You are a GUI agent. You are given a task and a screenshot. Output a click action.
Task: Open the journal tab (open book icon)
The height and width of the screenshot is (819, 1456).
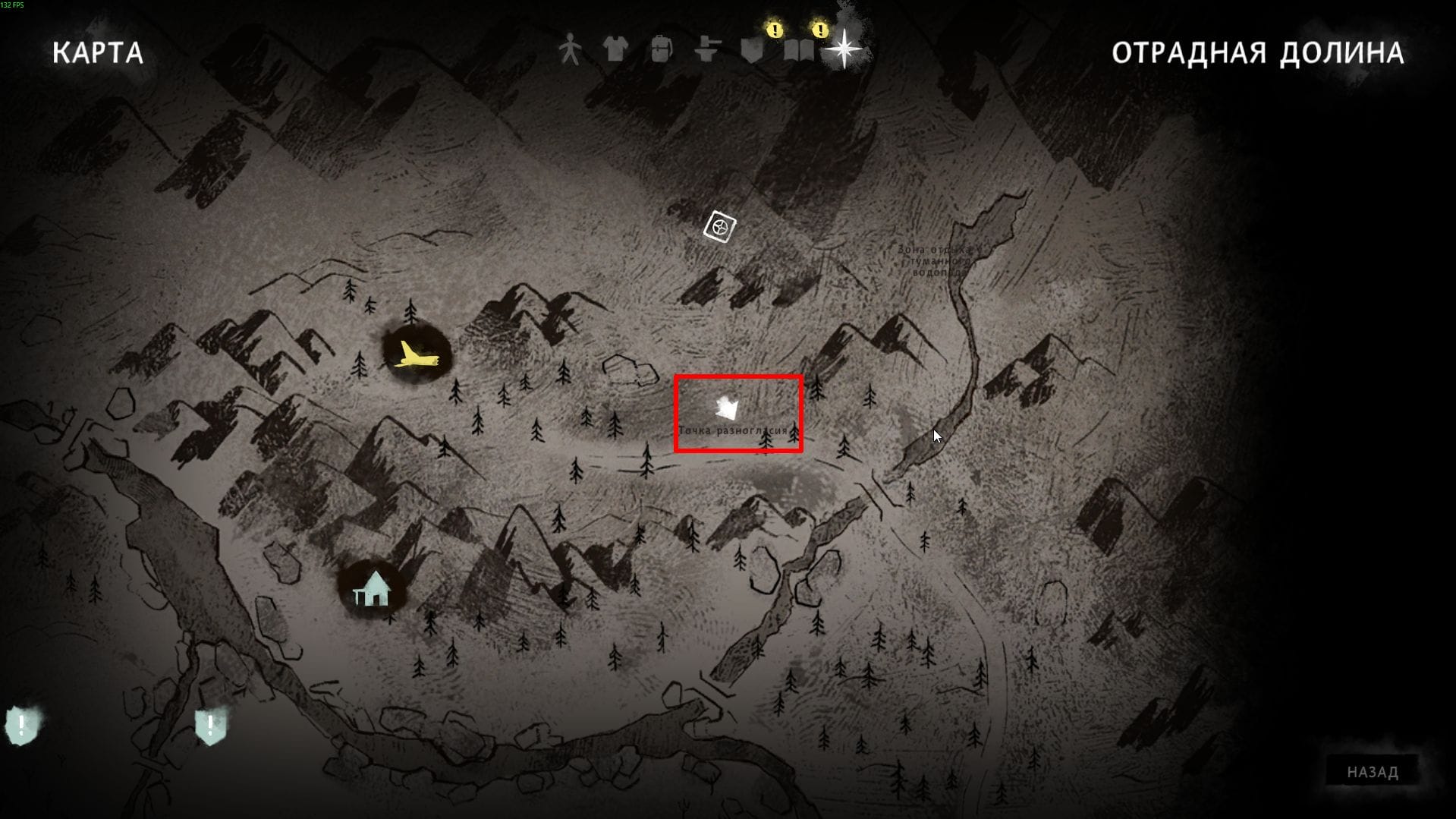pos(799,50)
